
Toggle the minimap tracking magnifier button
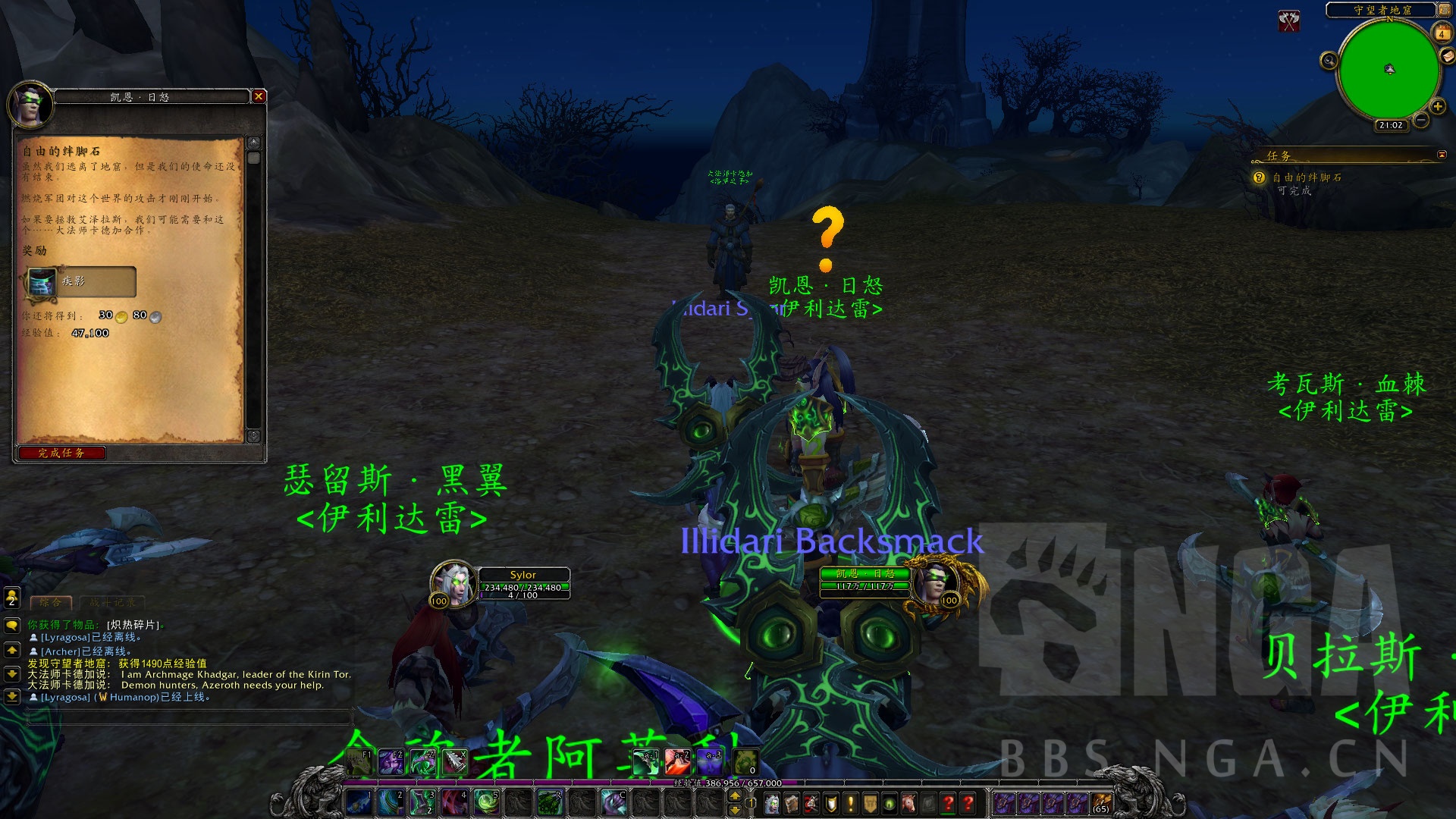pyautogui.click(x=1329, y=61)
